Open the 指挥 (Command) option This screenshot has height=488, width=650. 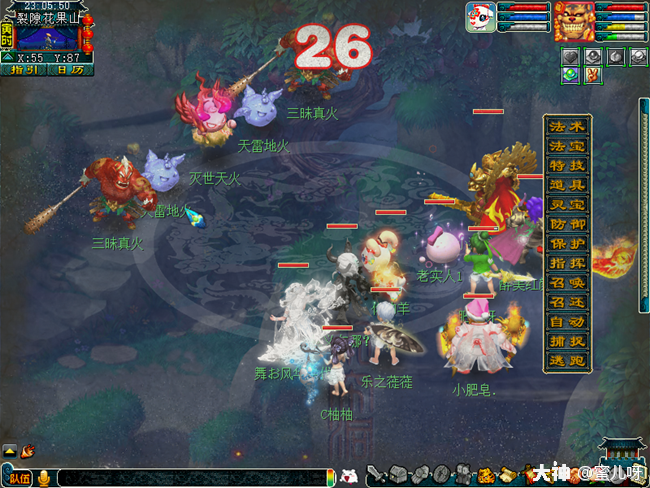tap(567, 263)
